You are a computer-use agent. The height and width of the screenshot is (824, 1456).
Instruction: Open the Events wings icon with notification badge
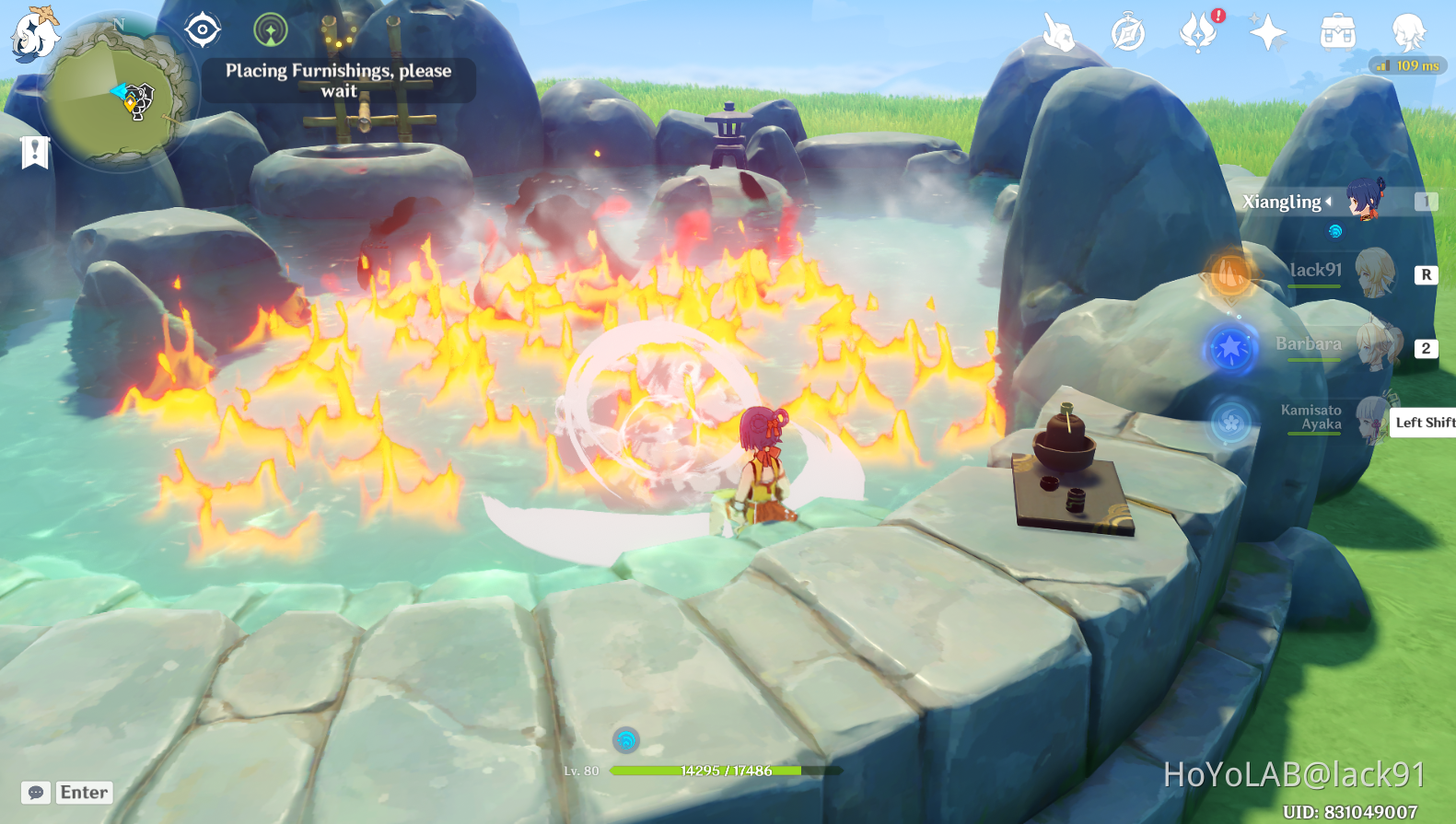(1198, 35)
